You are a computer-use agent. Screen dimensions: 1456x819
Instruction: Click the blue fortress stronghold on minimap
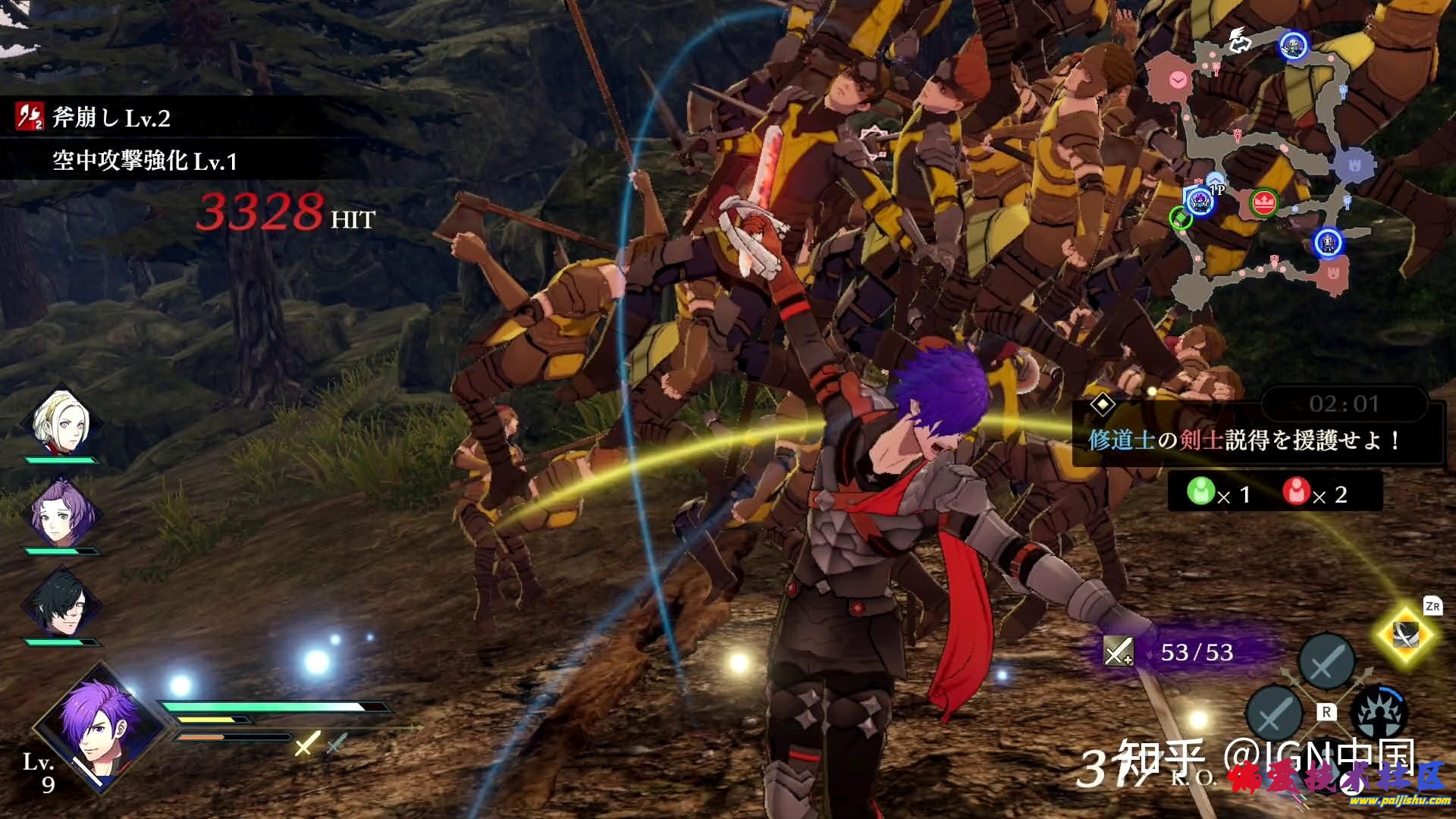click(x=1354, y=163)
